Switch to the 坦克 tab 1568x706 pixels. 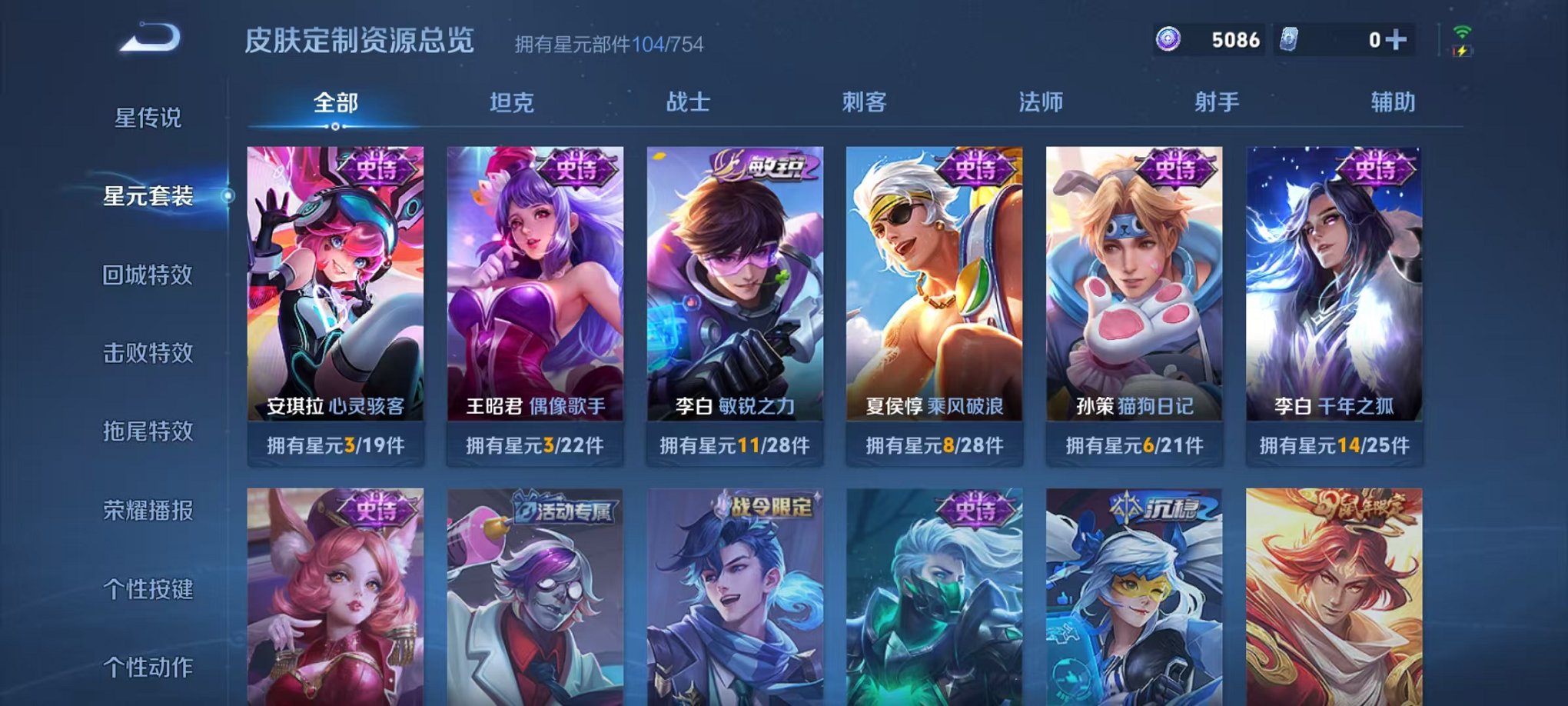[513, 100]
